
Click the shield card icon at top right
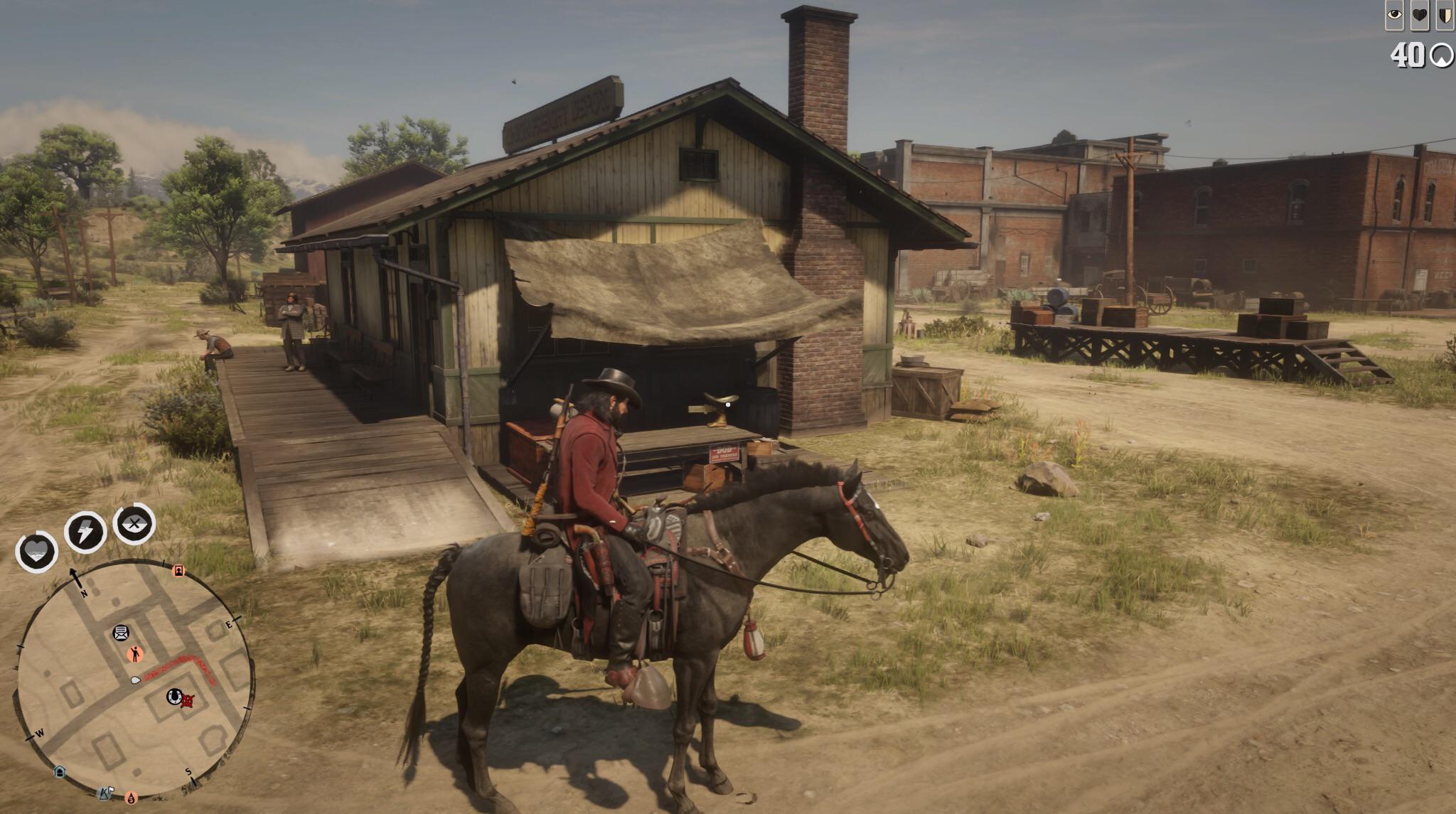click(x=1445, y=16)
